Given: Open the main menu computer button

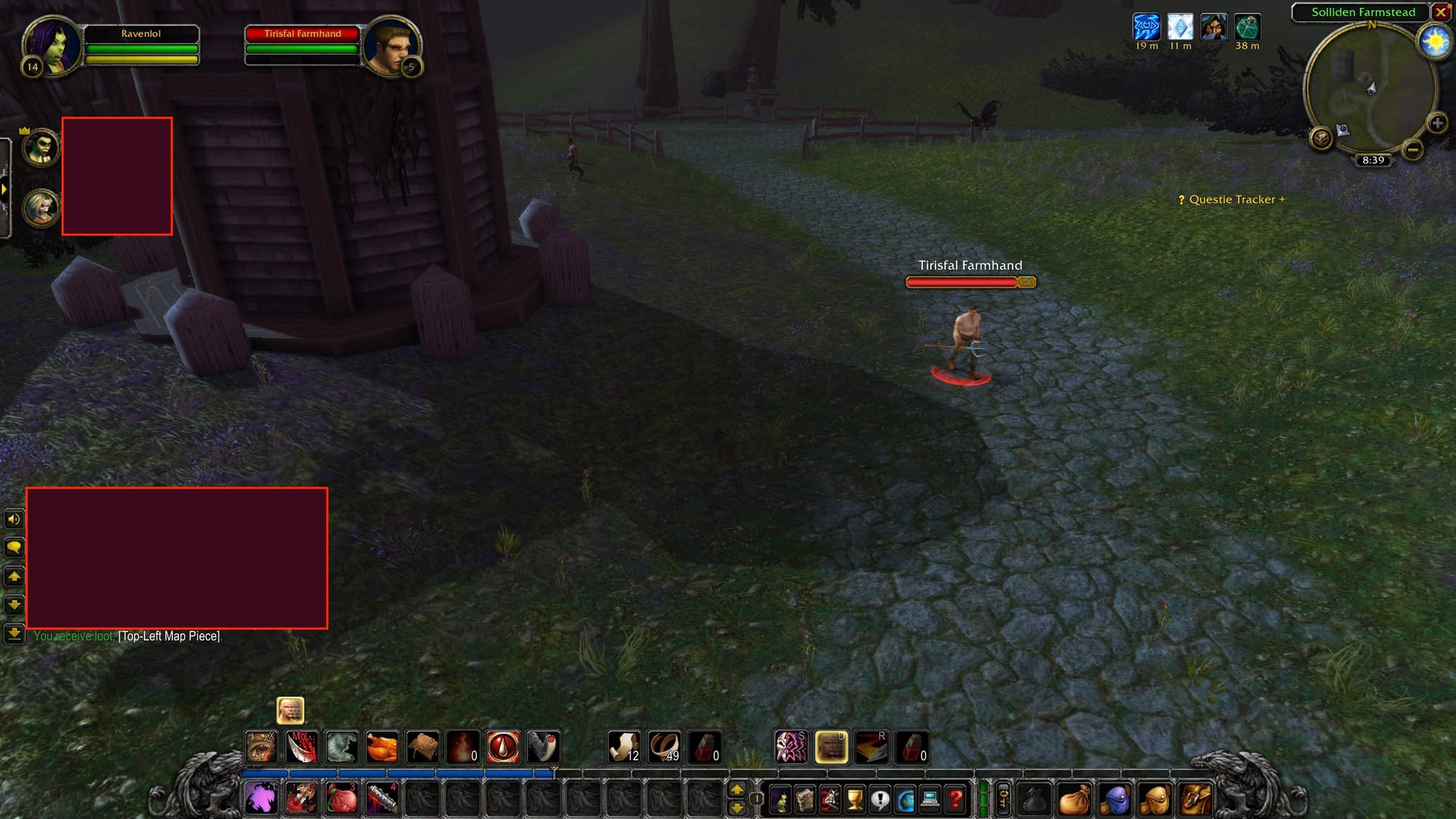Looking at the screenshot, I should (x=930, y=800).
